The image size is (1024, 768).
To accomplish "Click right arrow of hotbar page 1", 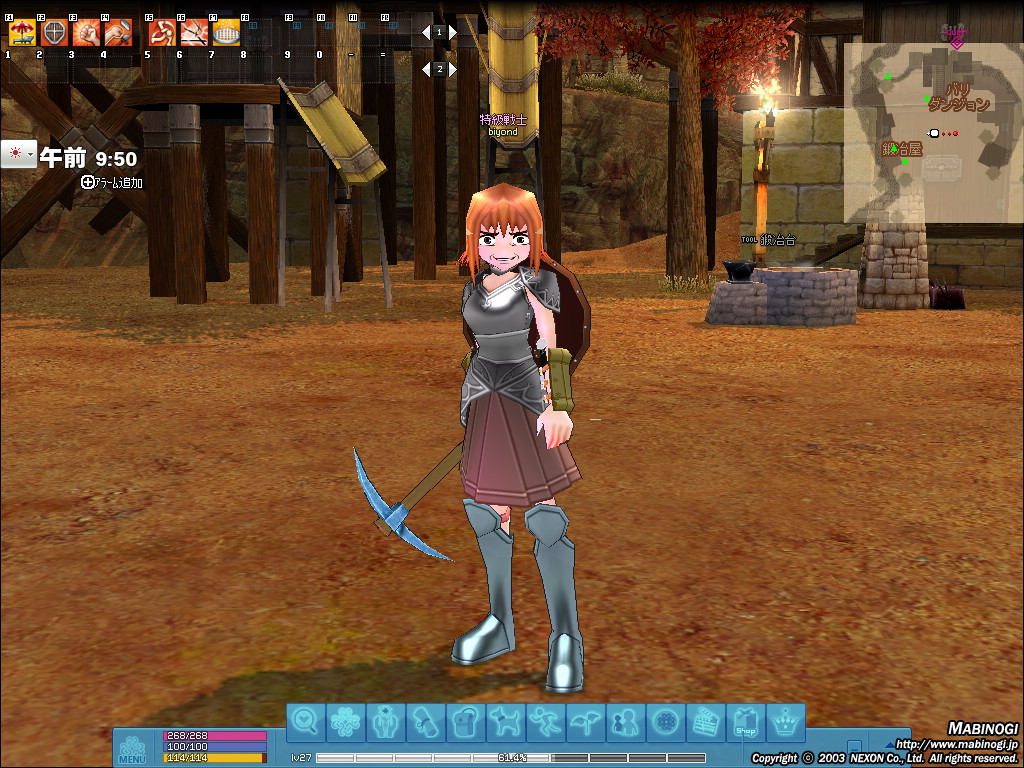I will click(453, 33).
